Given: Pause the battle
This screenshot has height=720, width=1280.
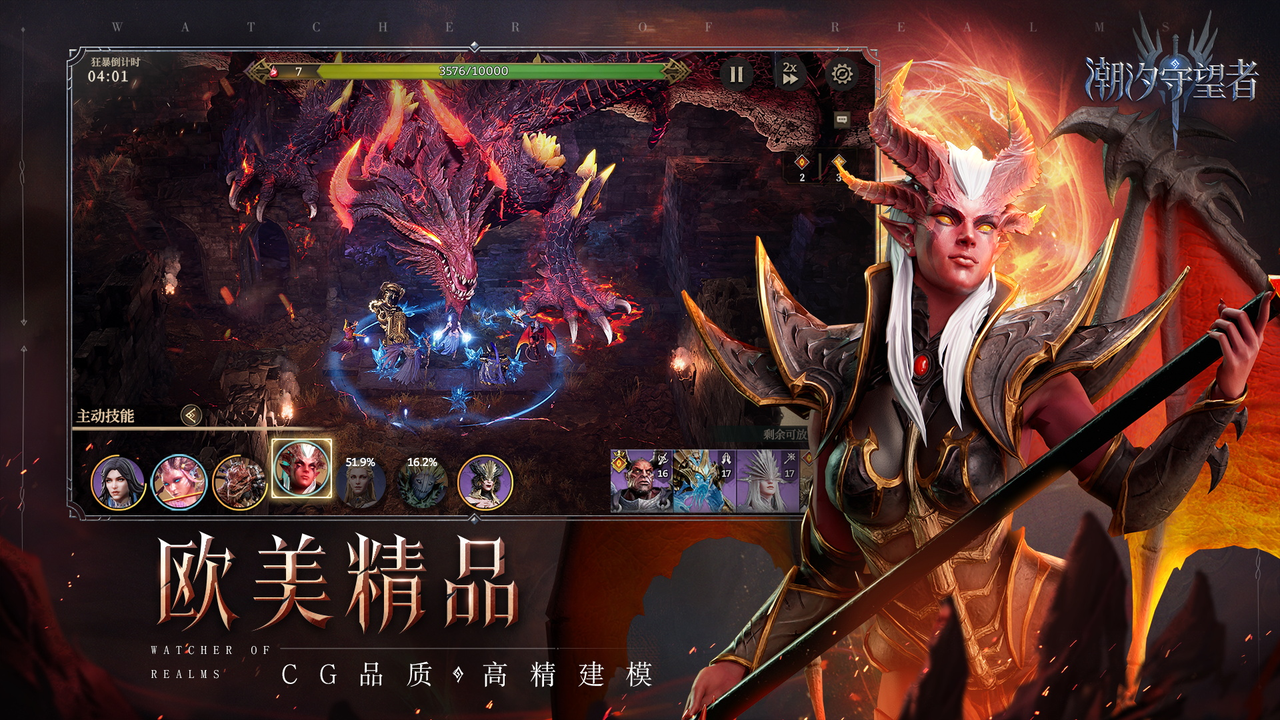Looking at the screenshot, I should pos(736,74).
